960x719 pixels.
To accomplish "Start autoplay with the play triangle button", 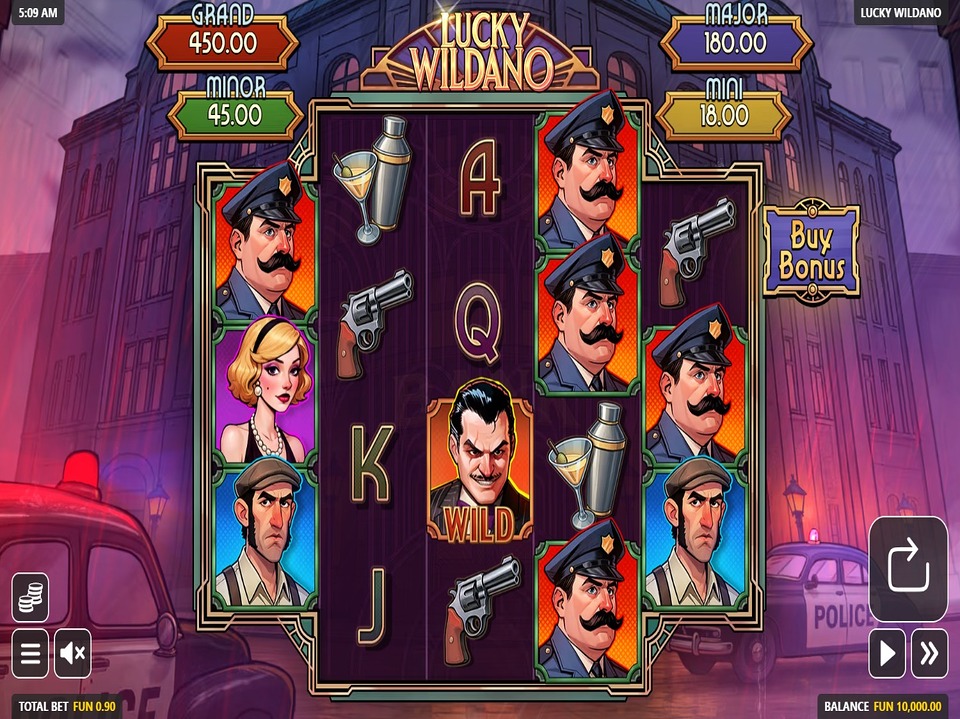I will pyautogui.click(x=887, y=654).
